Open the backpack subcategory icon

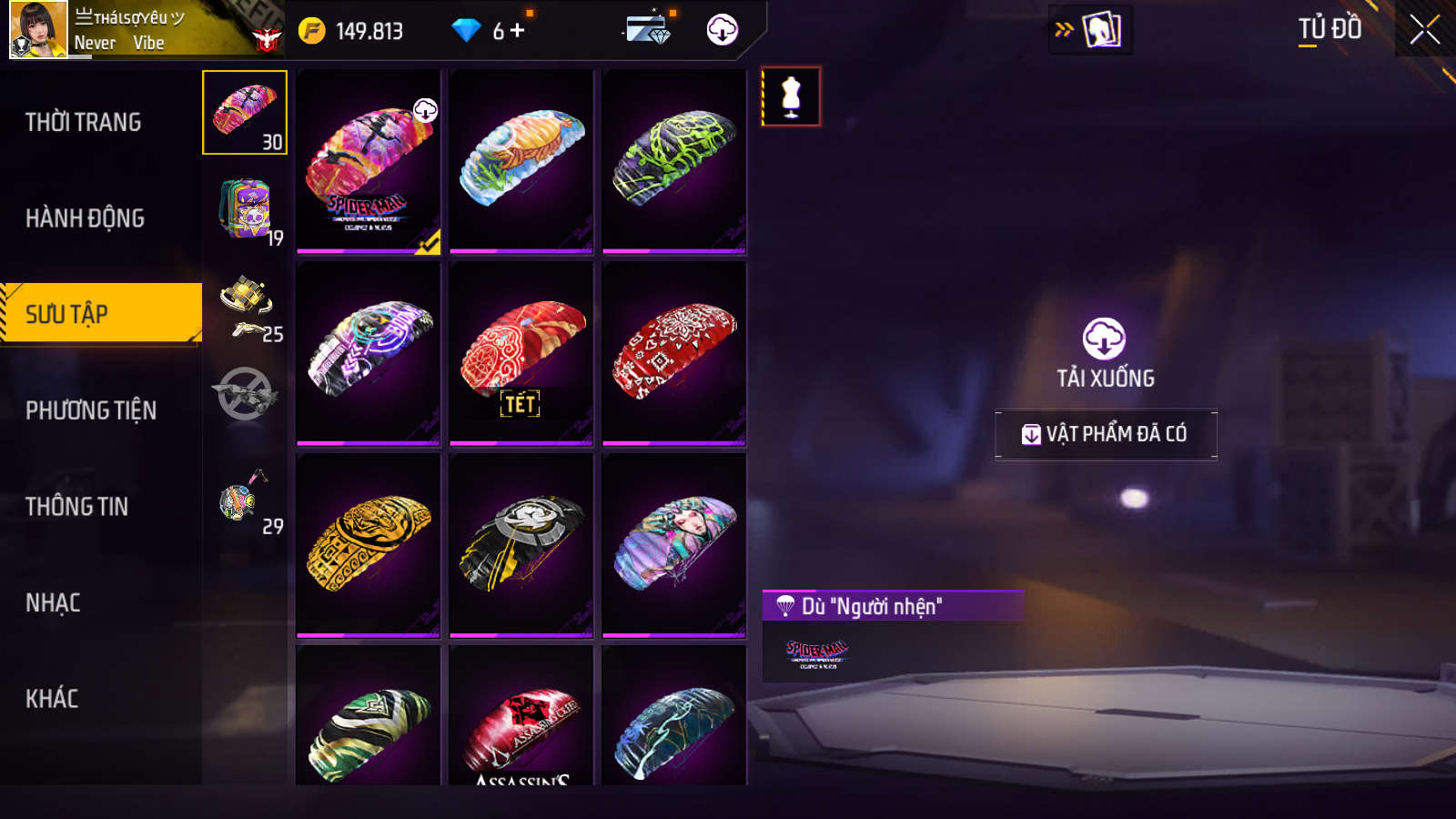(x=246, y=209)
